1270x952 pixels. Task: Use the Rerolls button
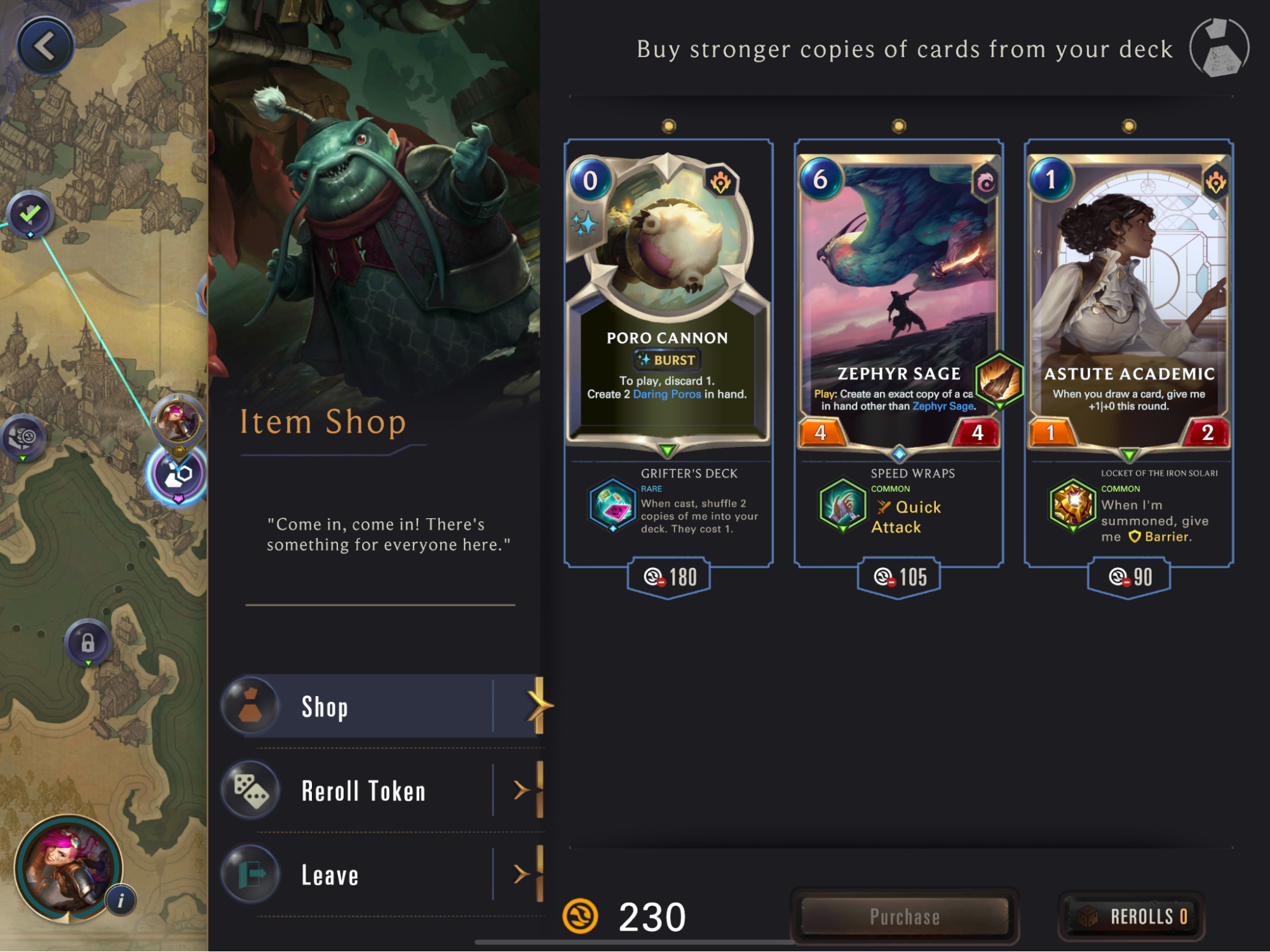1132,916
